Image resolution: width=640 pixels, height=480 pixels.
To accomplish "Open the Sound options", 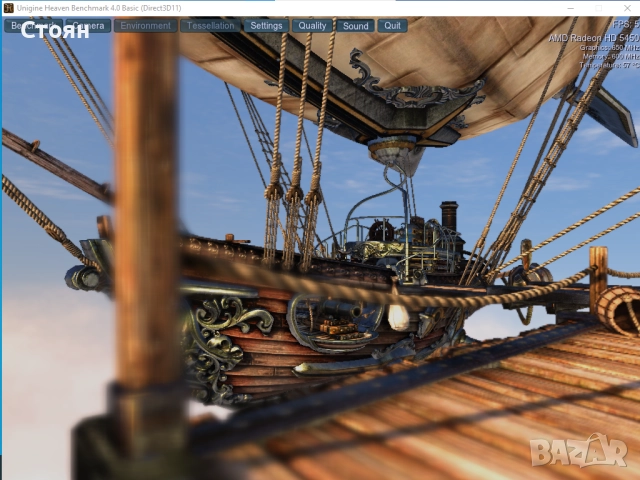I will (356, 25).
